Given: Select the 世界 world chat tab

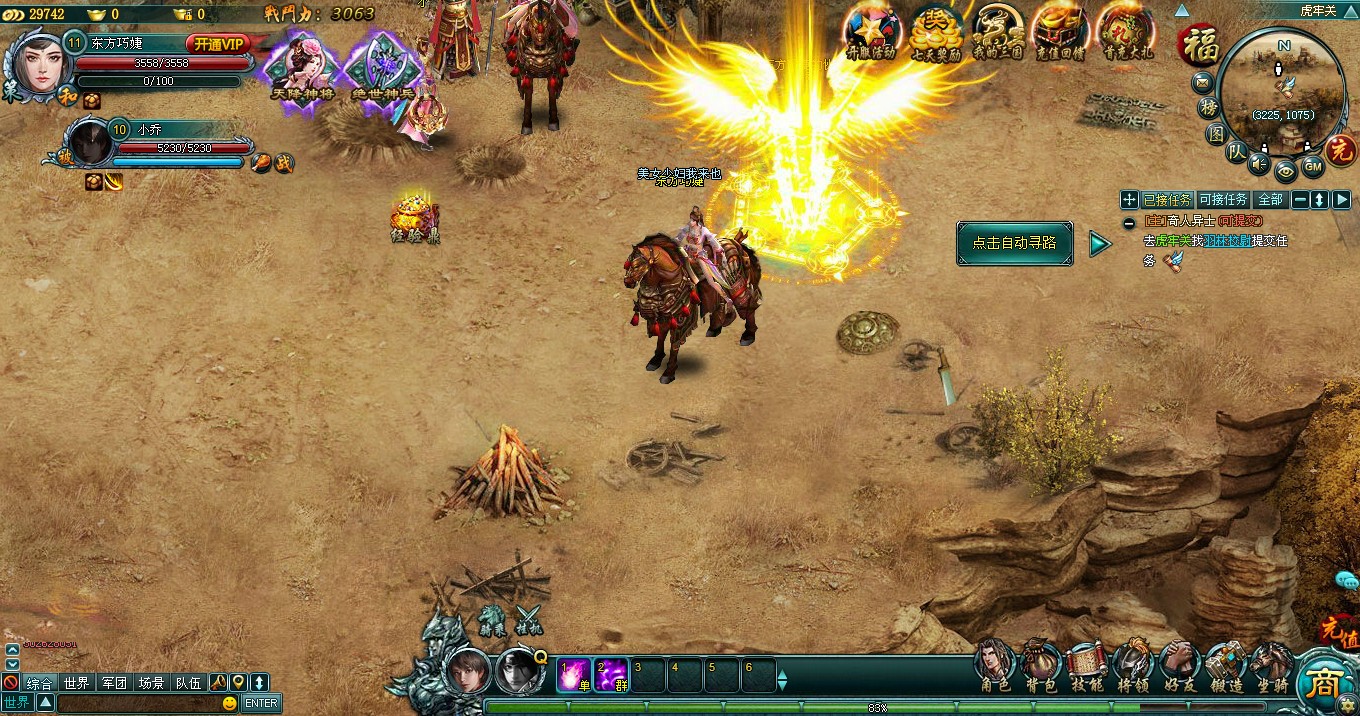Looking at the screenshot, I should (x=76, y=683).
